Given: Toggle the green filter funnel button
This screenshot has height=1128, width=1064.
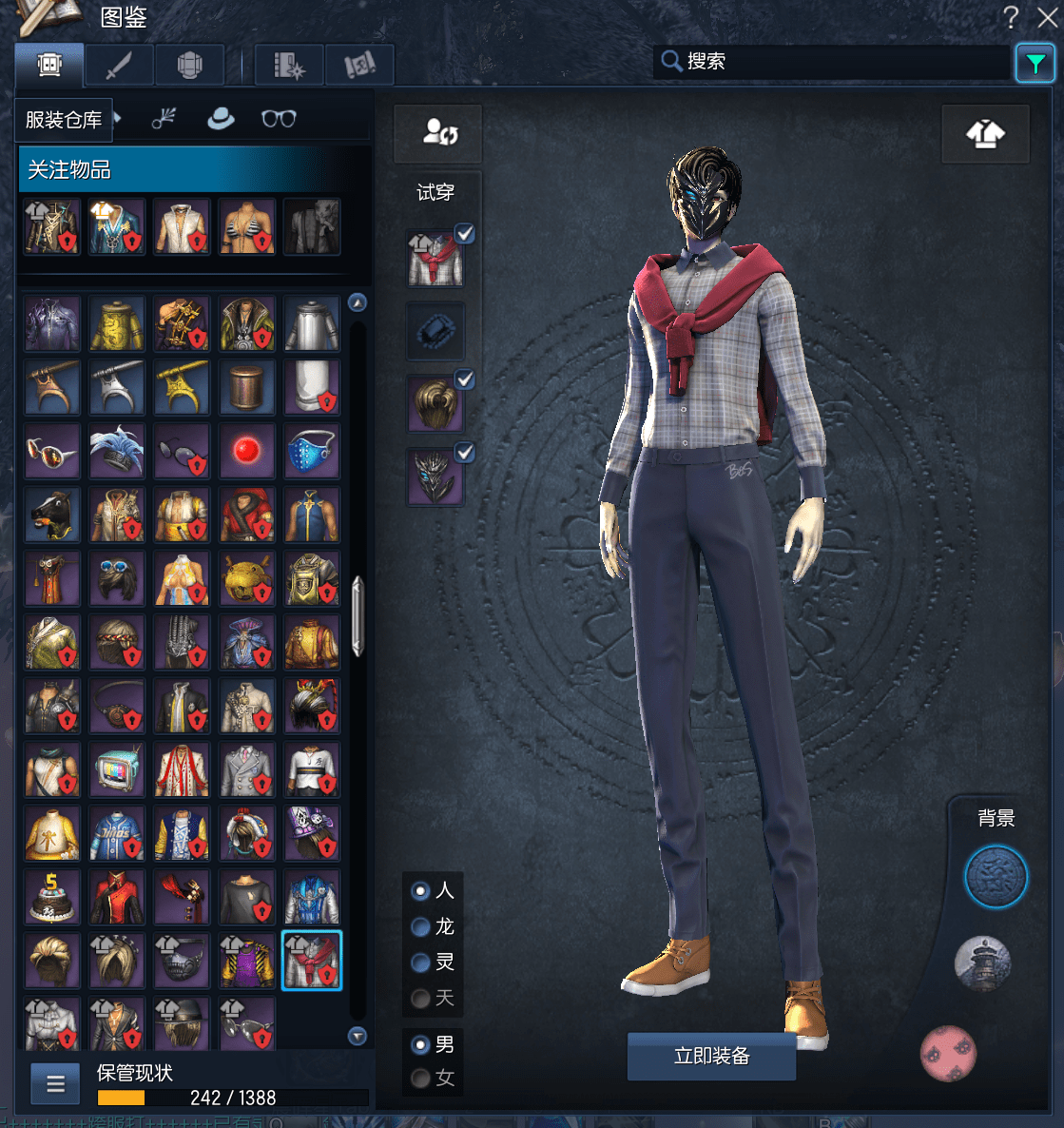Looking at the screenshot, I should [1035, 64].
